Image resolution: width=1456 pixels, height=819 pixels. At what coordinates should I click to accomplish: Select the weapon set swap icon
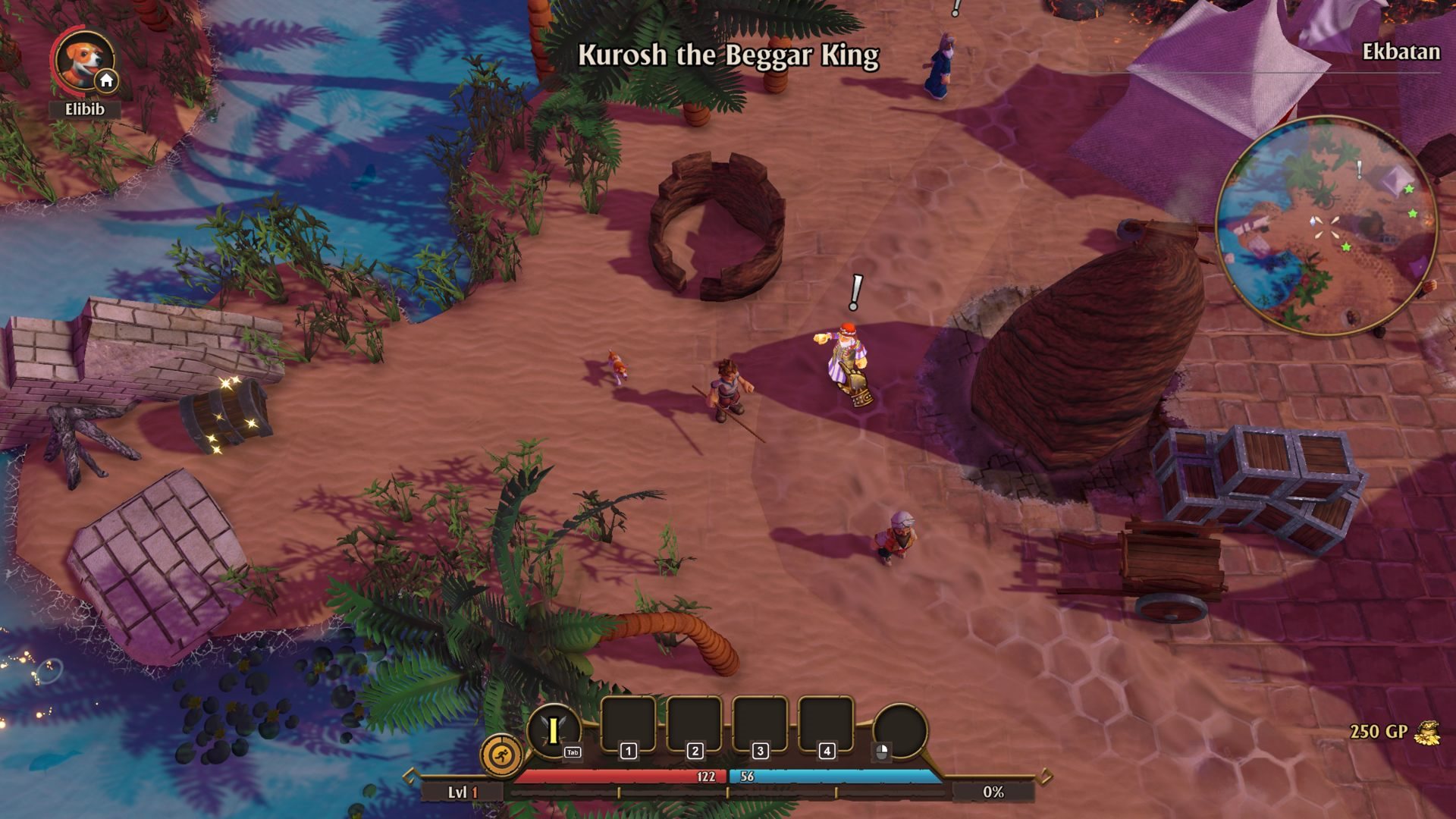[554, 731]
